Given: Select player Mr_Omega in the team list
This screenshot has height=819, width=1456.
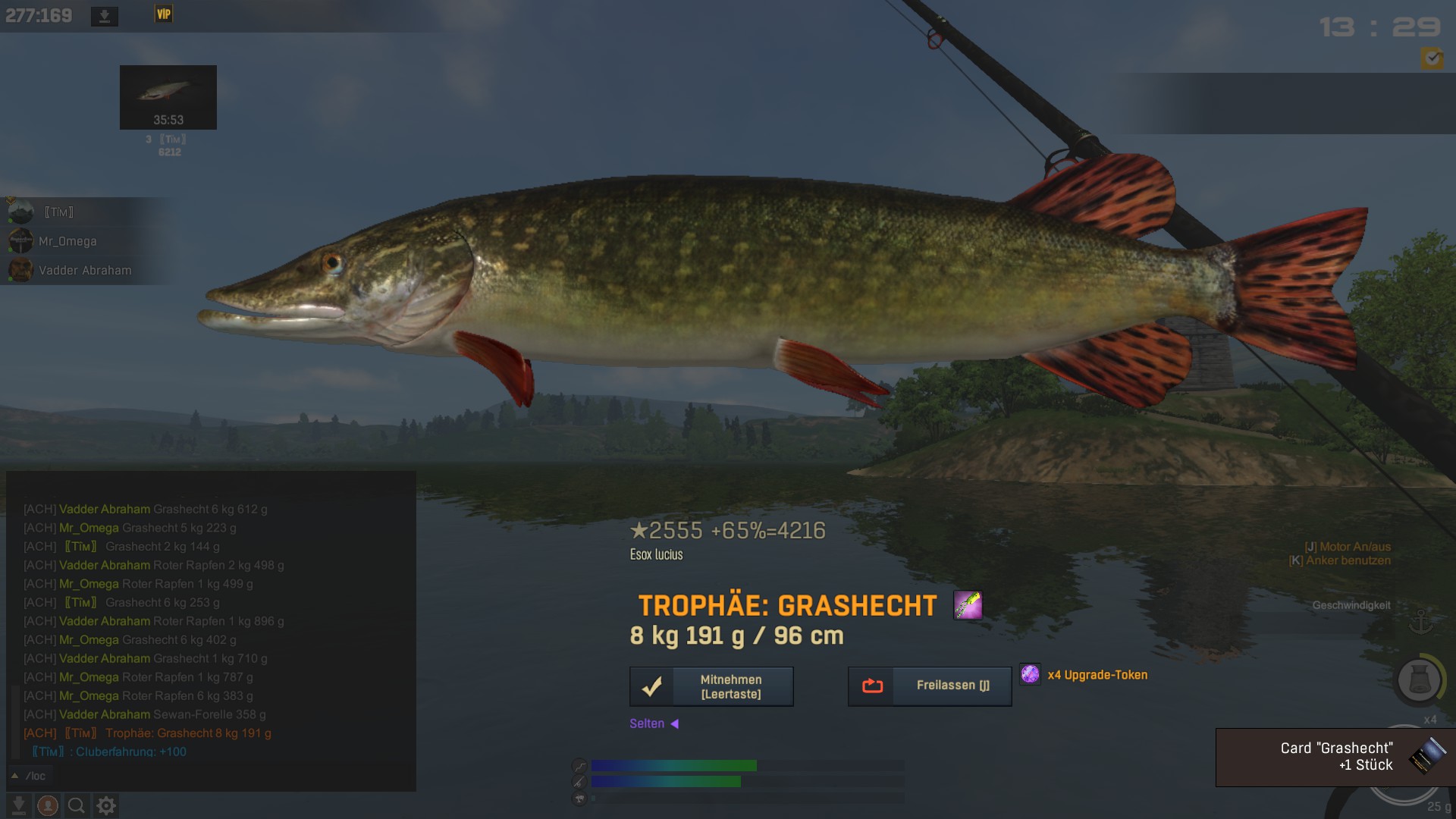Looking at the screenshot, I should pos(67,241).
